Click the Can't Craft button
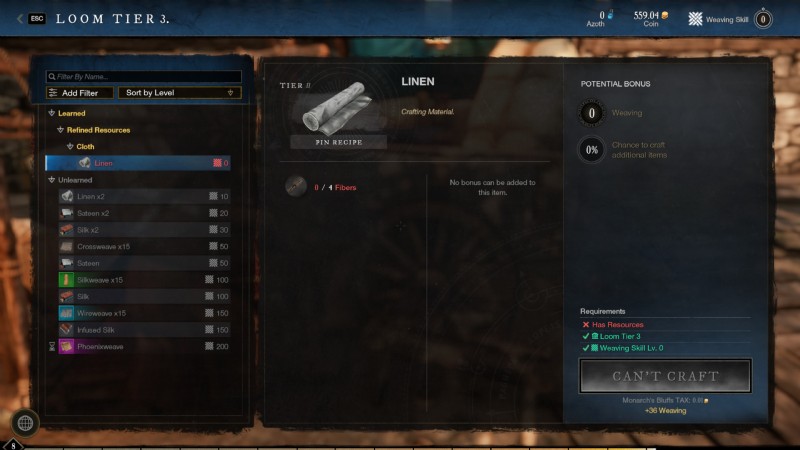The height and width of the screenshot is (450, 800). 665,376
